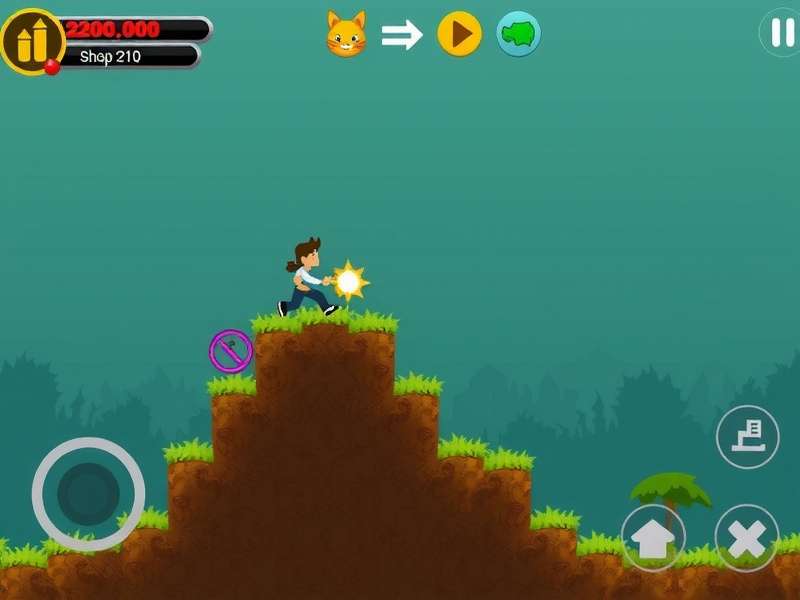This screenshot has height=600, width=800.
Task: Open the bullet ammo icon
Action: [x=32, y=41]
